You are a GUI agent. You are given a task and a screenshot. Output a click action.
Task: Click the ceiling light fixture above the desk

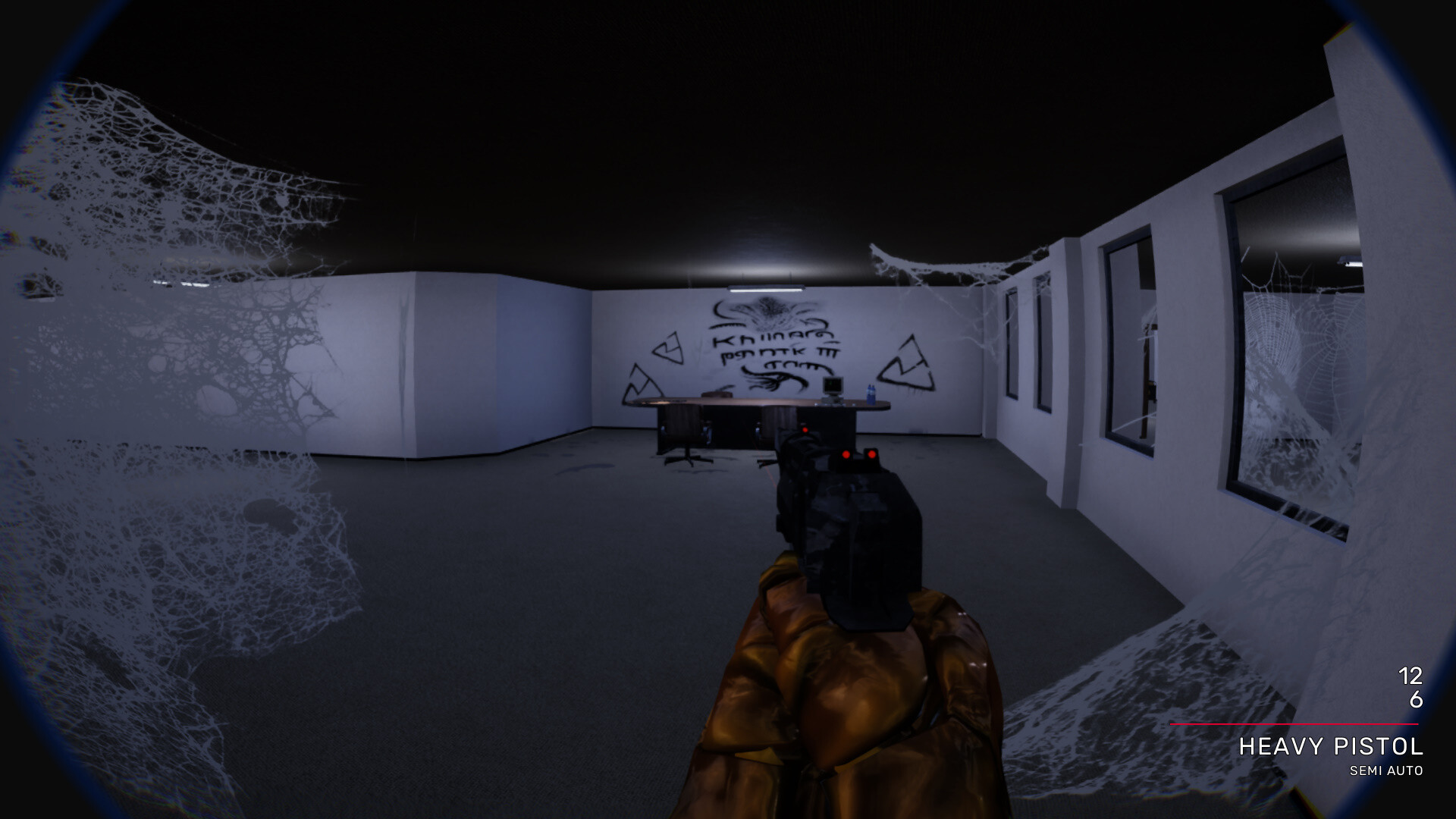point(764,290)
